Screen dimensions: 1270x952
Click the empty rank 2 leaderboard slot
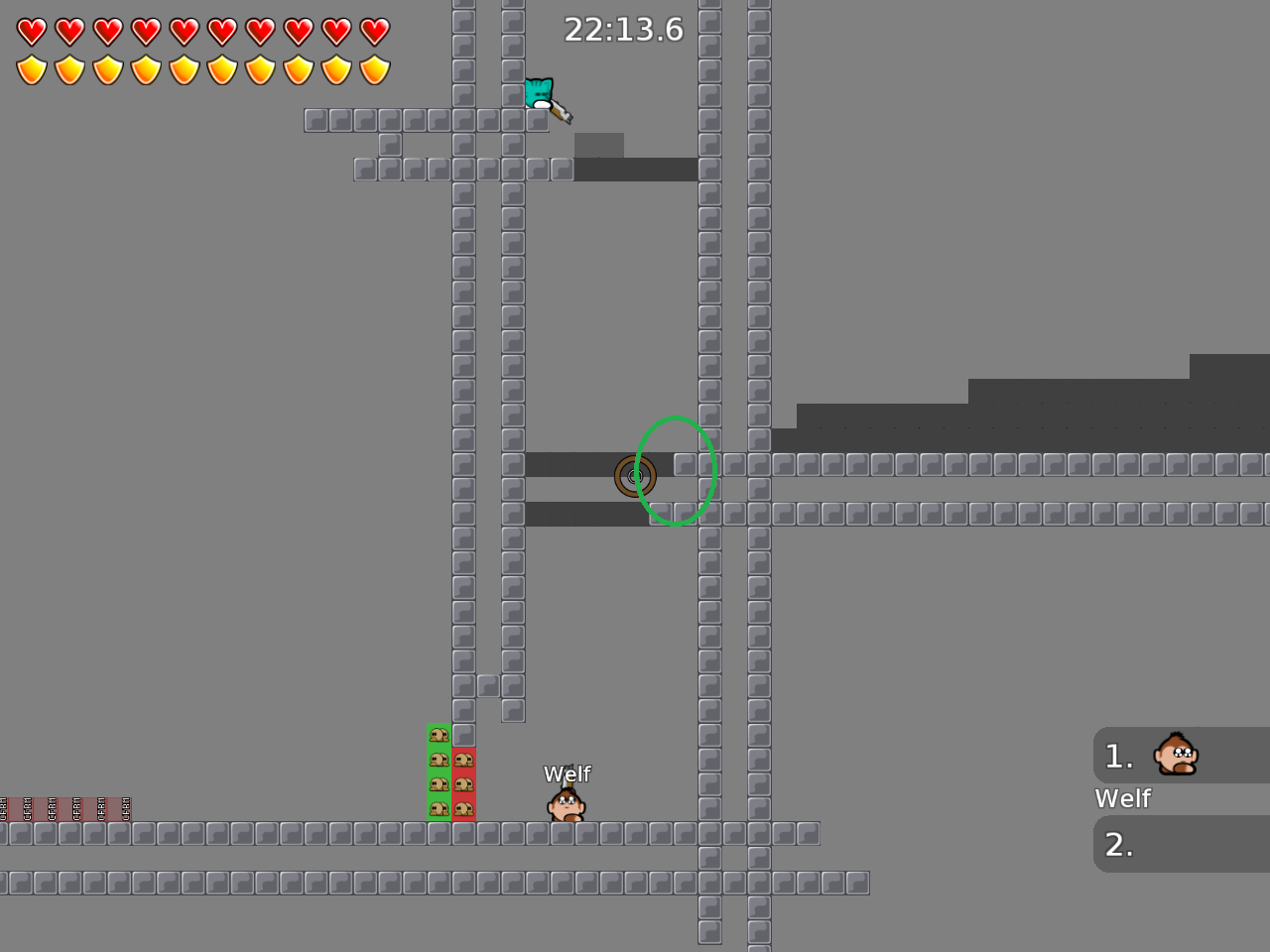click(1181, 844)
